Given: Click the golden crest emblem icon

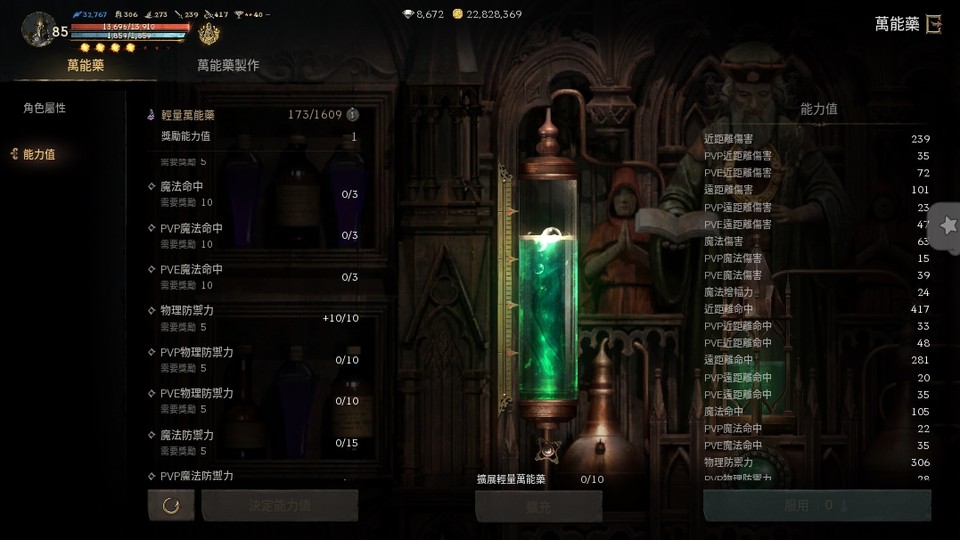Looking at the screenshot, I should tap(208, 35).
